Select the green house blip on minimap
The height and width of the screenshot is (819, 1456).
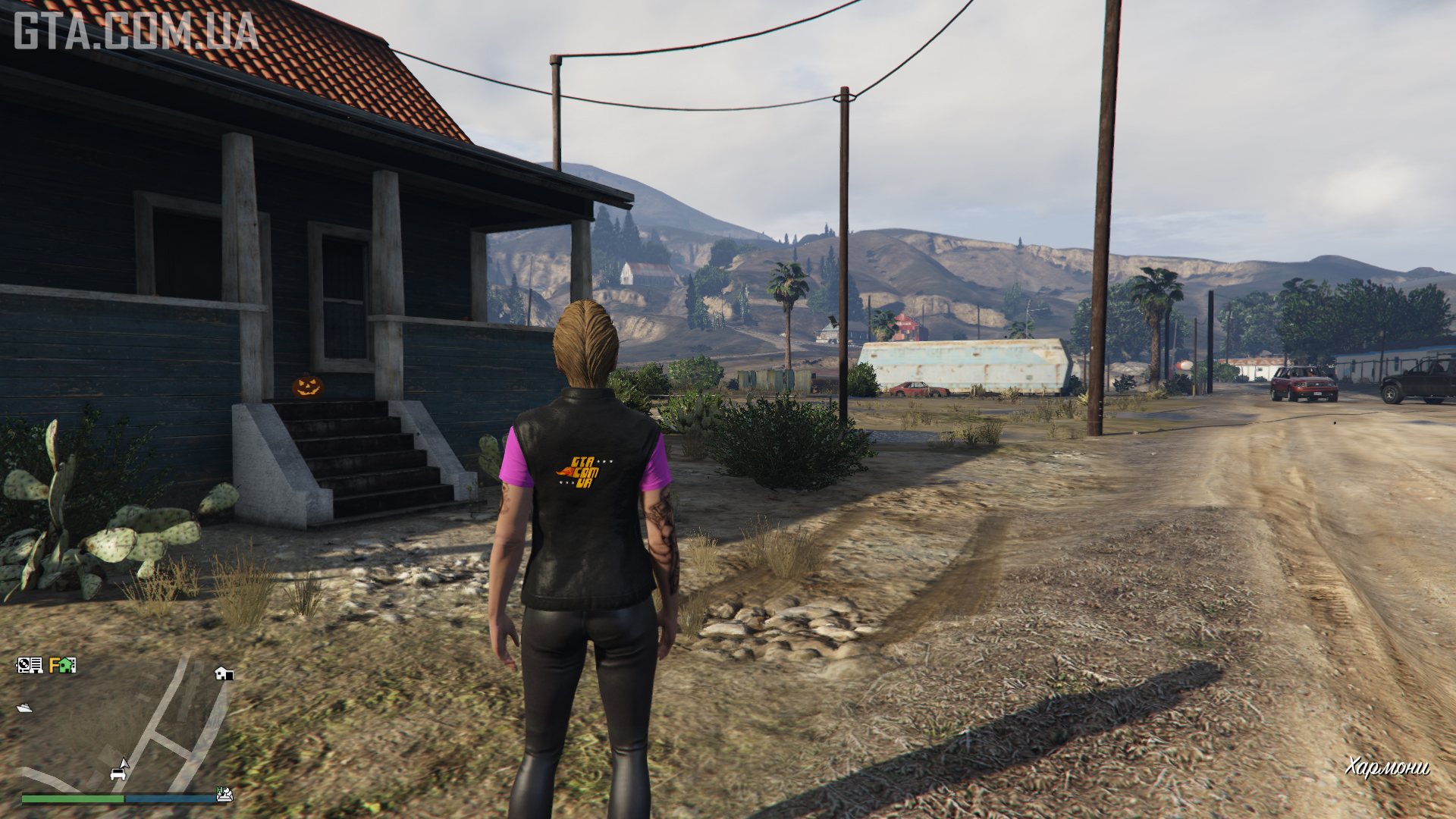click(x=67, y=665)
